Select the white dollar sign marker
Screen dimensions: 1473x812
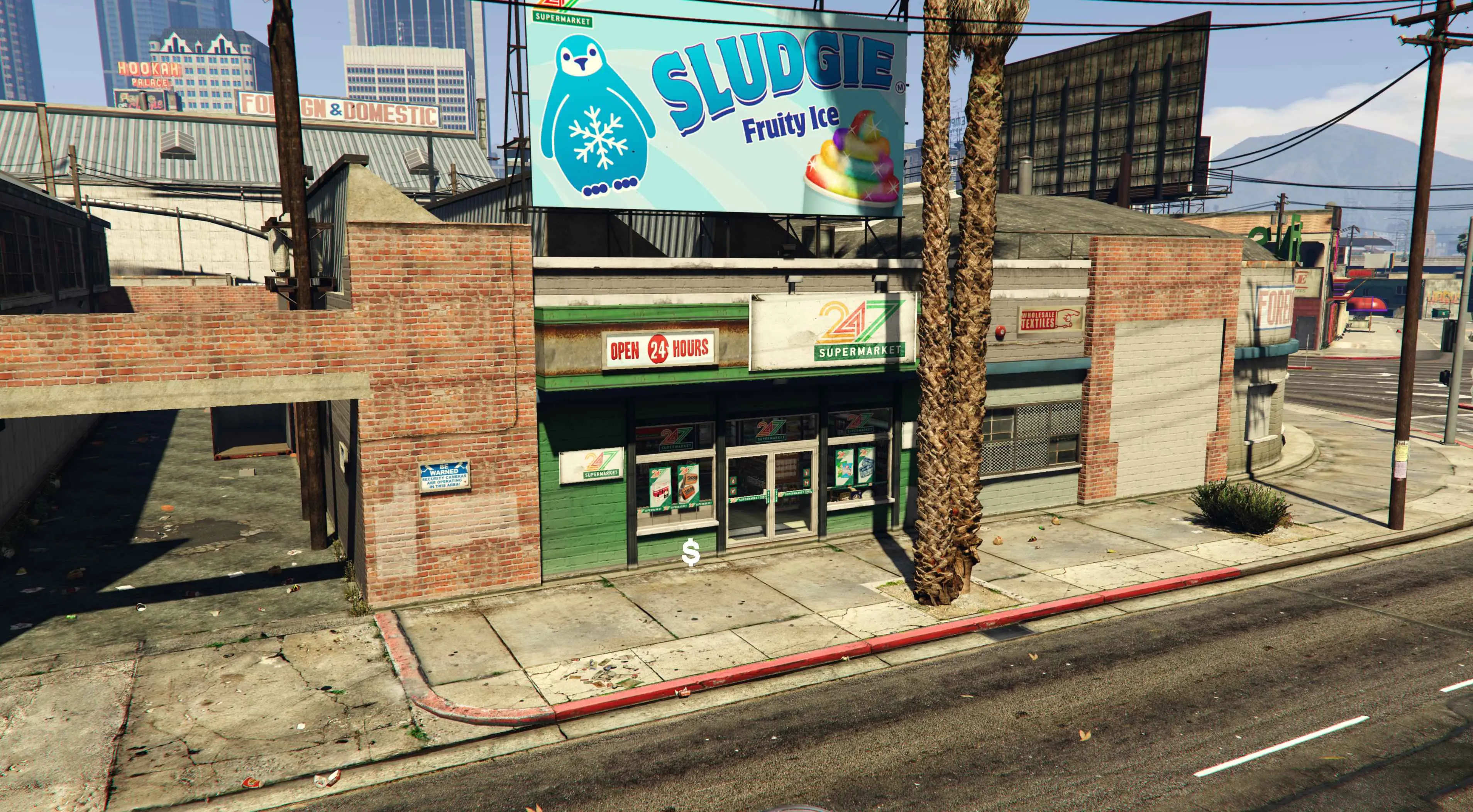point(691,553)
